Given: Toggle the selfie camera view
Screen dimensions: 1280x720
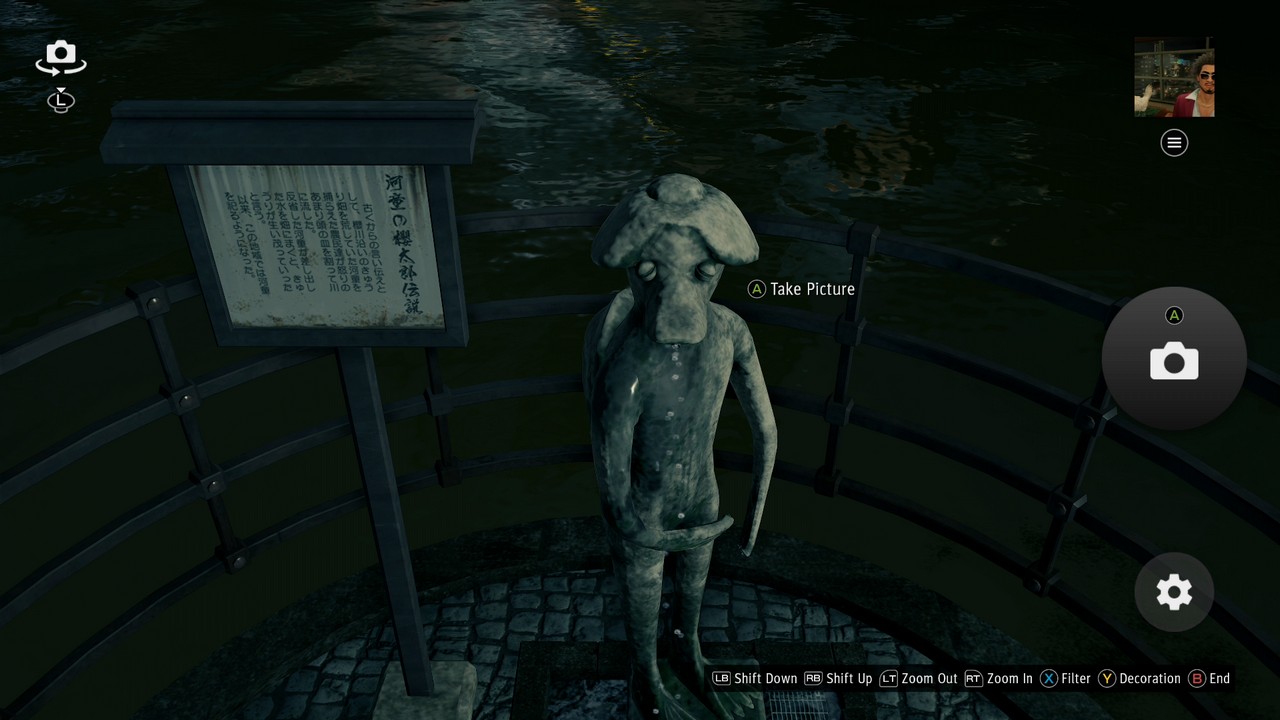Looking at the screenshot, I should (x=60, y=57).
